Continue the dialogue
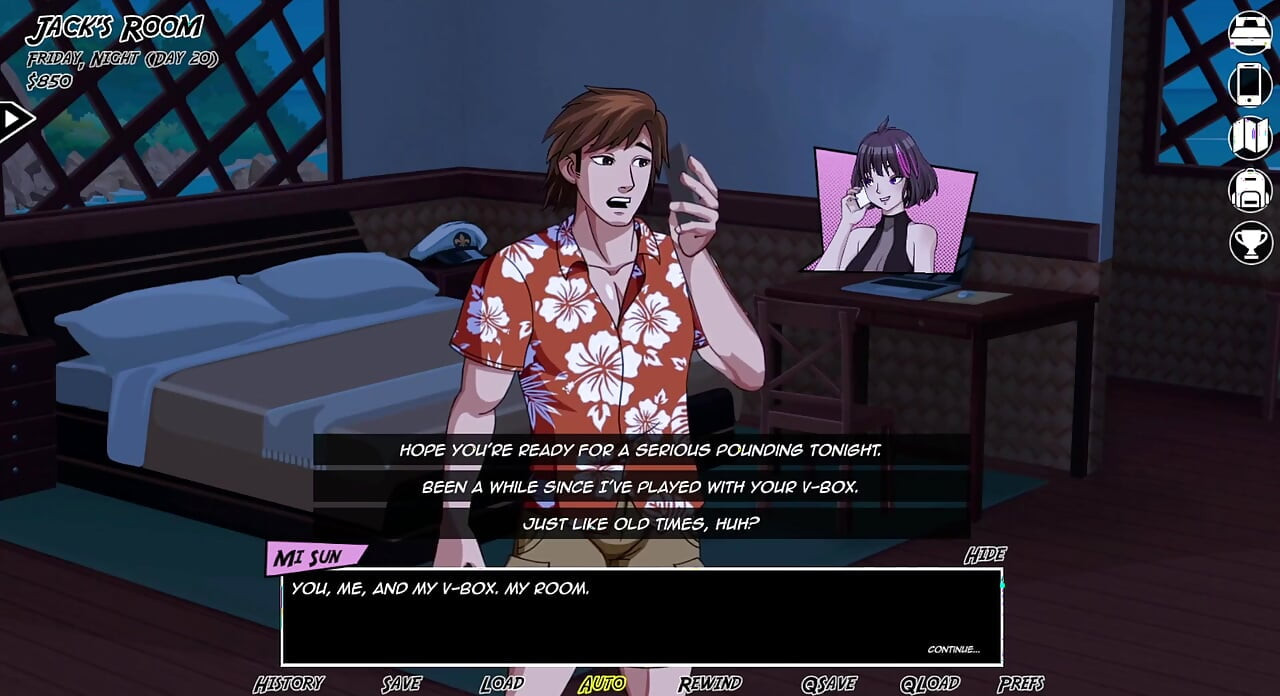 (x=953, y=649)
